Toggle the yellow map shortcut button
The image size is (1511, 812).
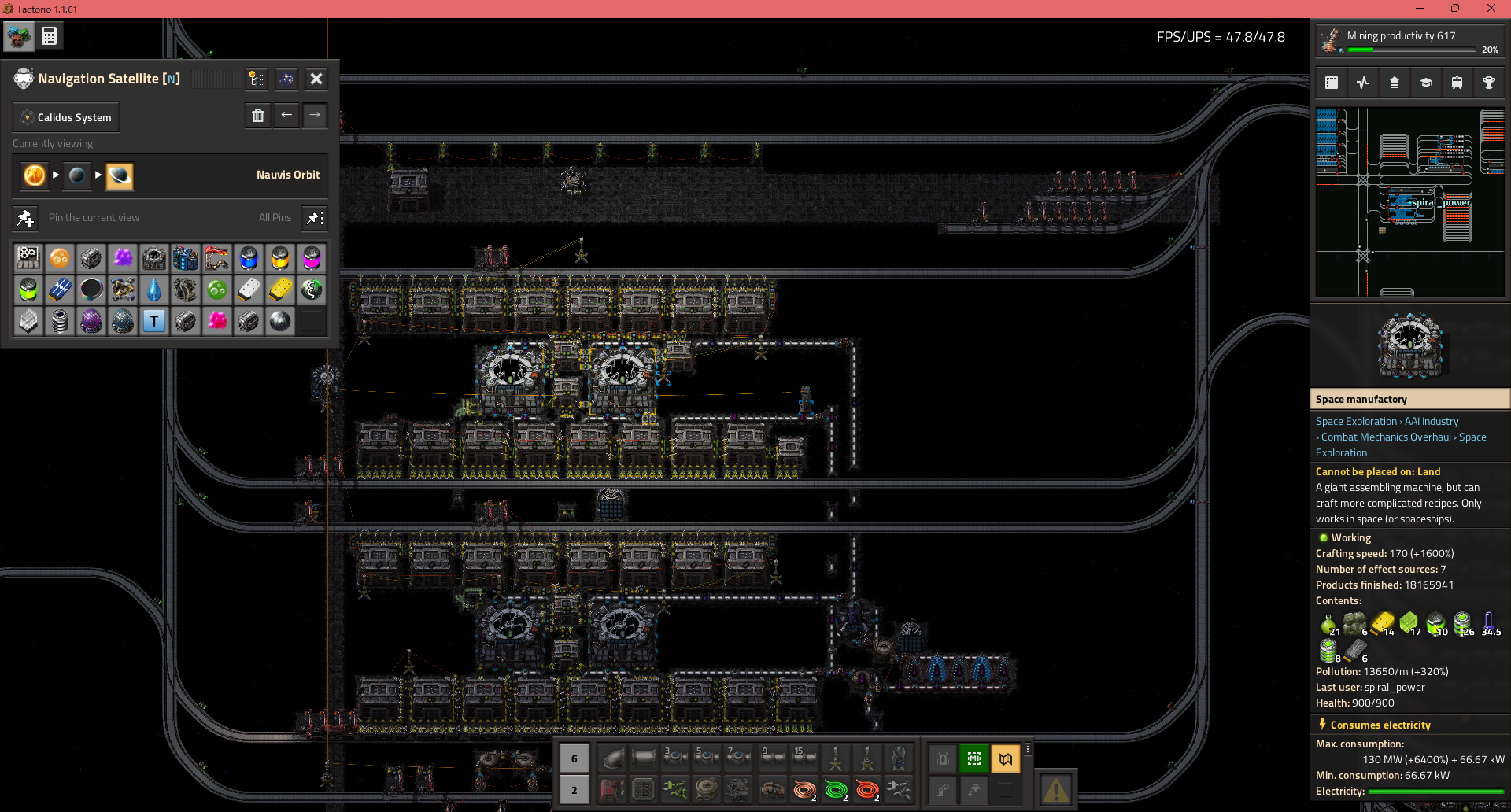tap(1006, 758)
